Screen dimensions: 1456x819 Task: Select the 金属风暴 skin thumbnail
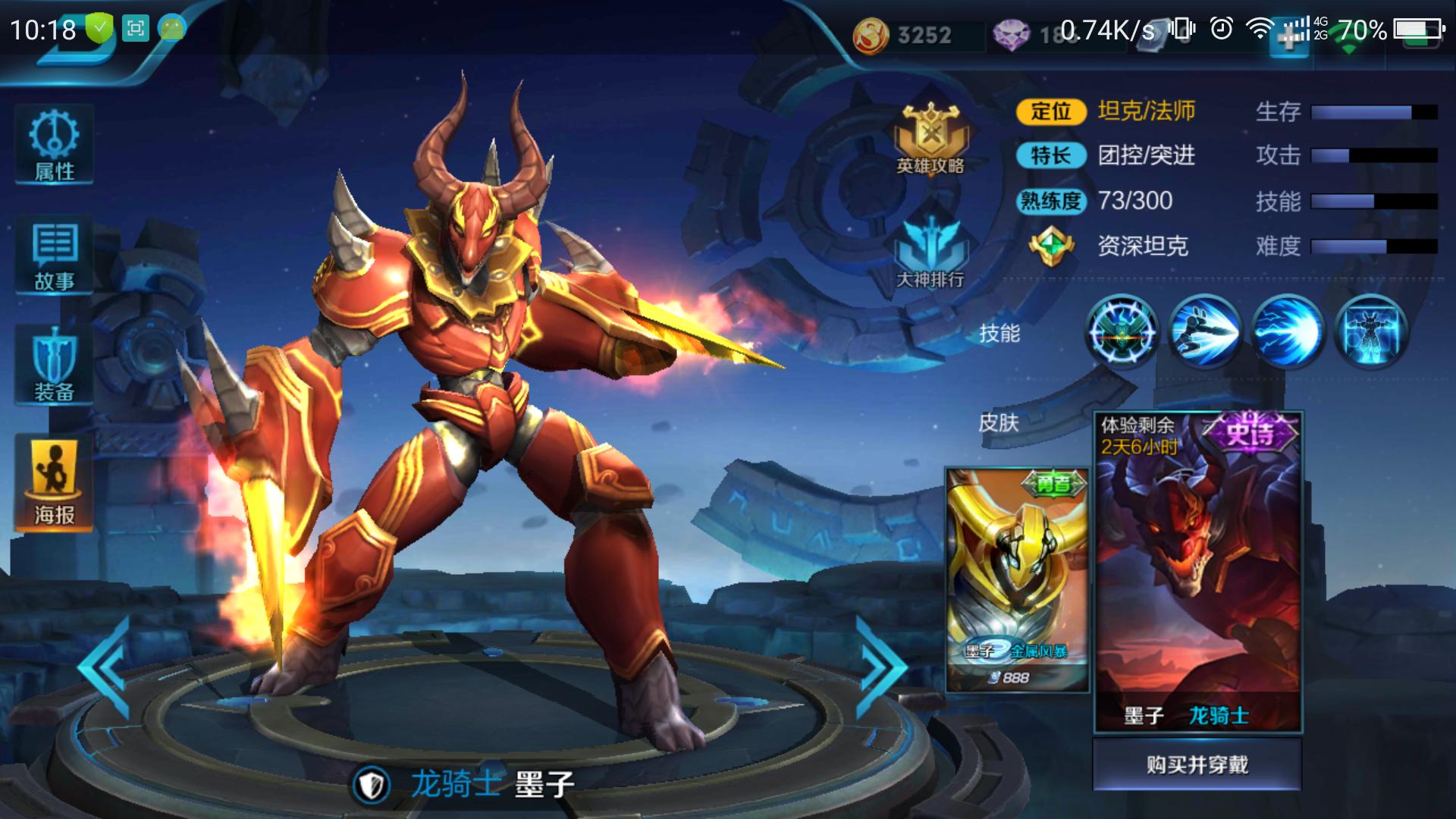[x=1017, y=580]
